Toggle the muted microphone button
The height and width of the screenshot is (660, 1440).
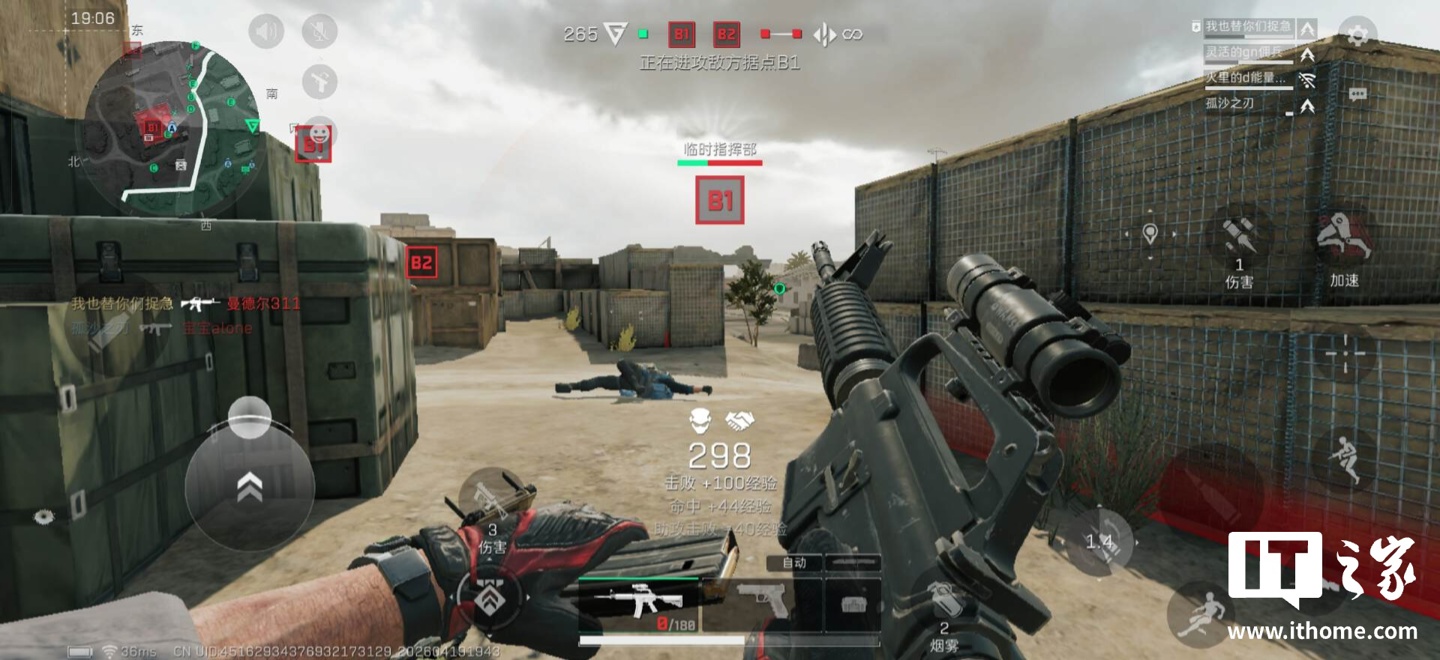click(x=320, y=32)
